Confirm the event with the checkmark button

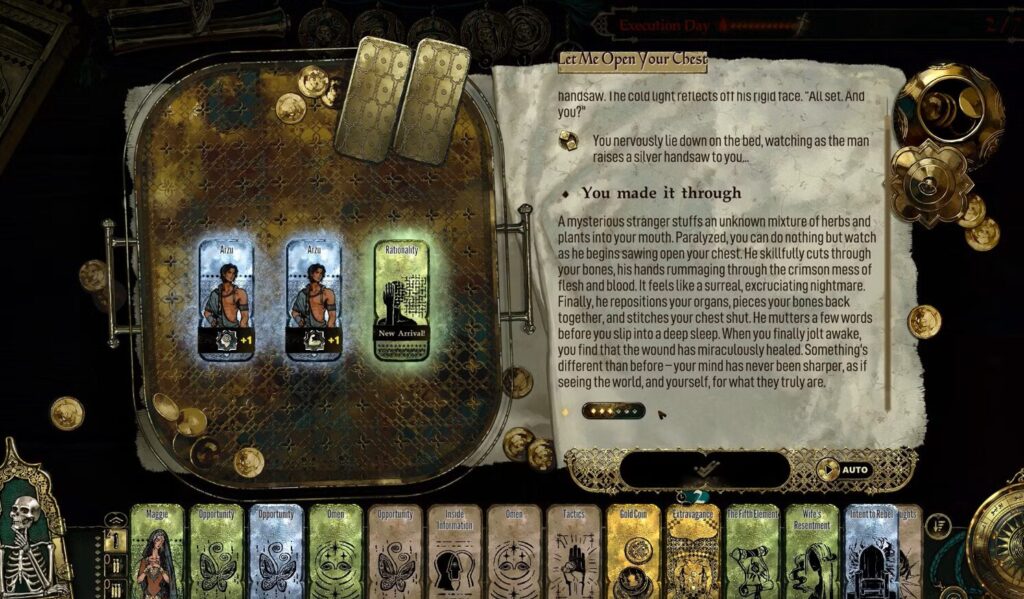[x=705, y=469]
